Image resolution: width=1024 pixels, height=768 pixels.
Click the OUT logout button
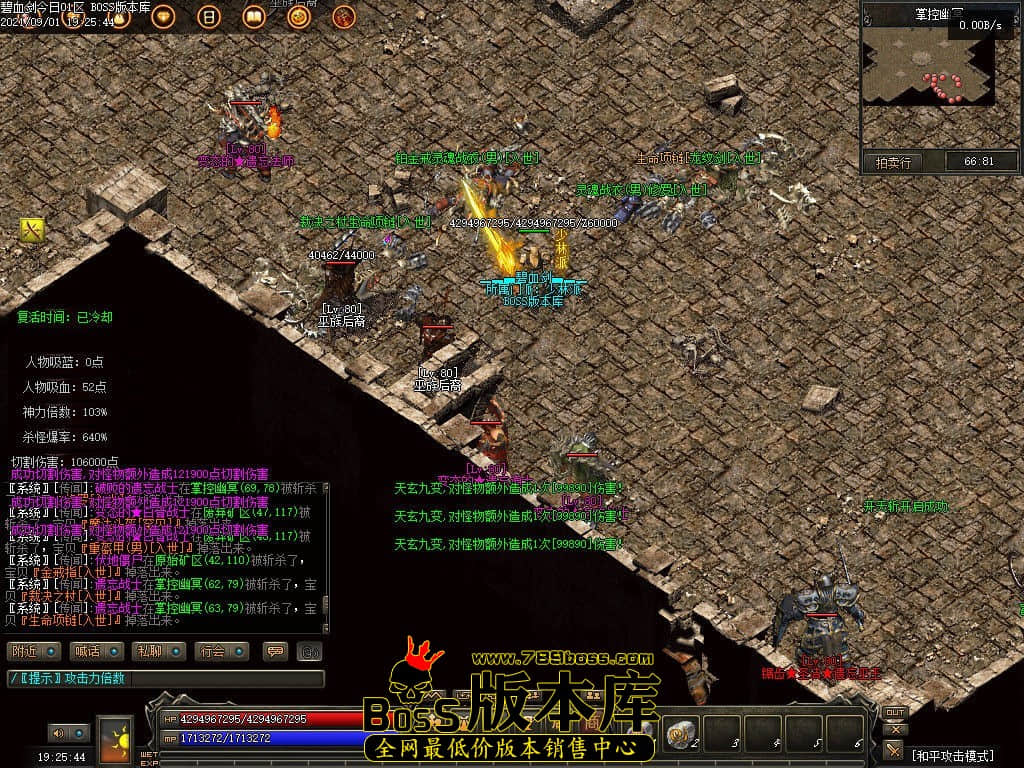click(895, 713)
